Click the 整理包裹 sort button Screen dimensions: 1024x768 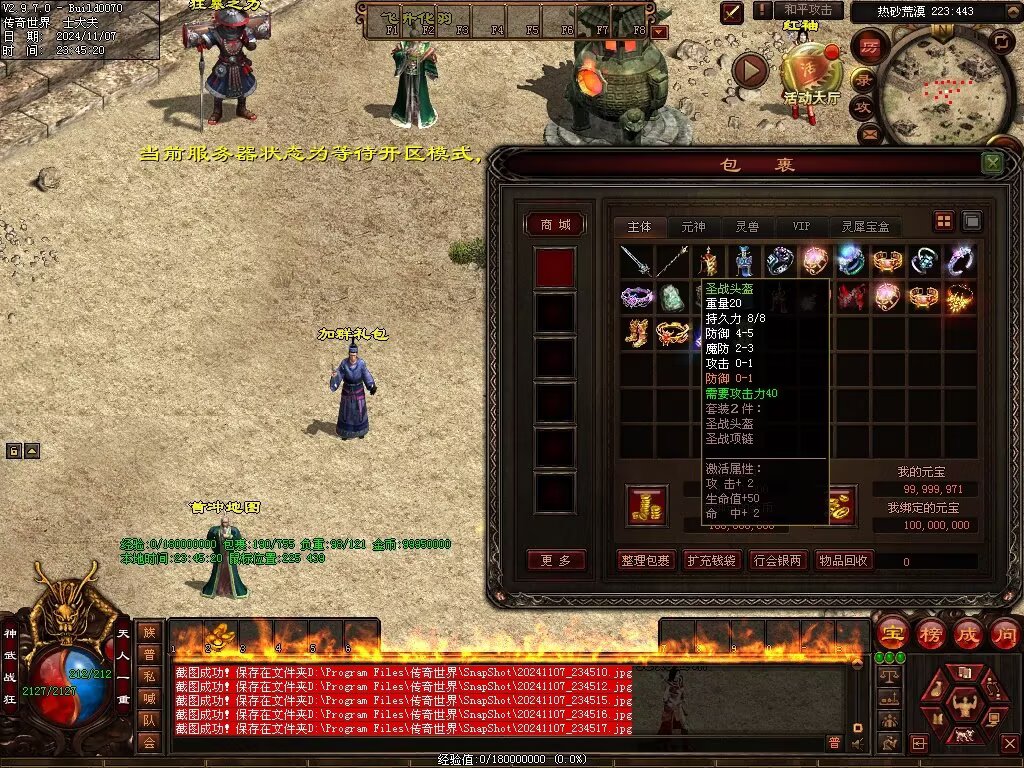point(645,560)
